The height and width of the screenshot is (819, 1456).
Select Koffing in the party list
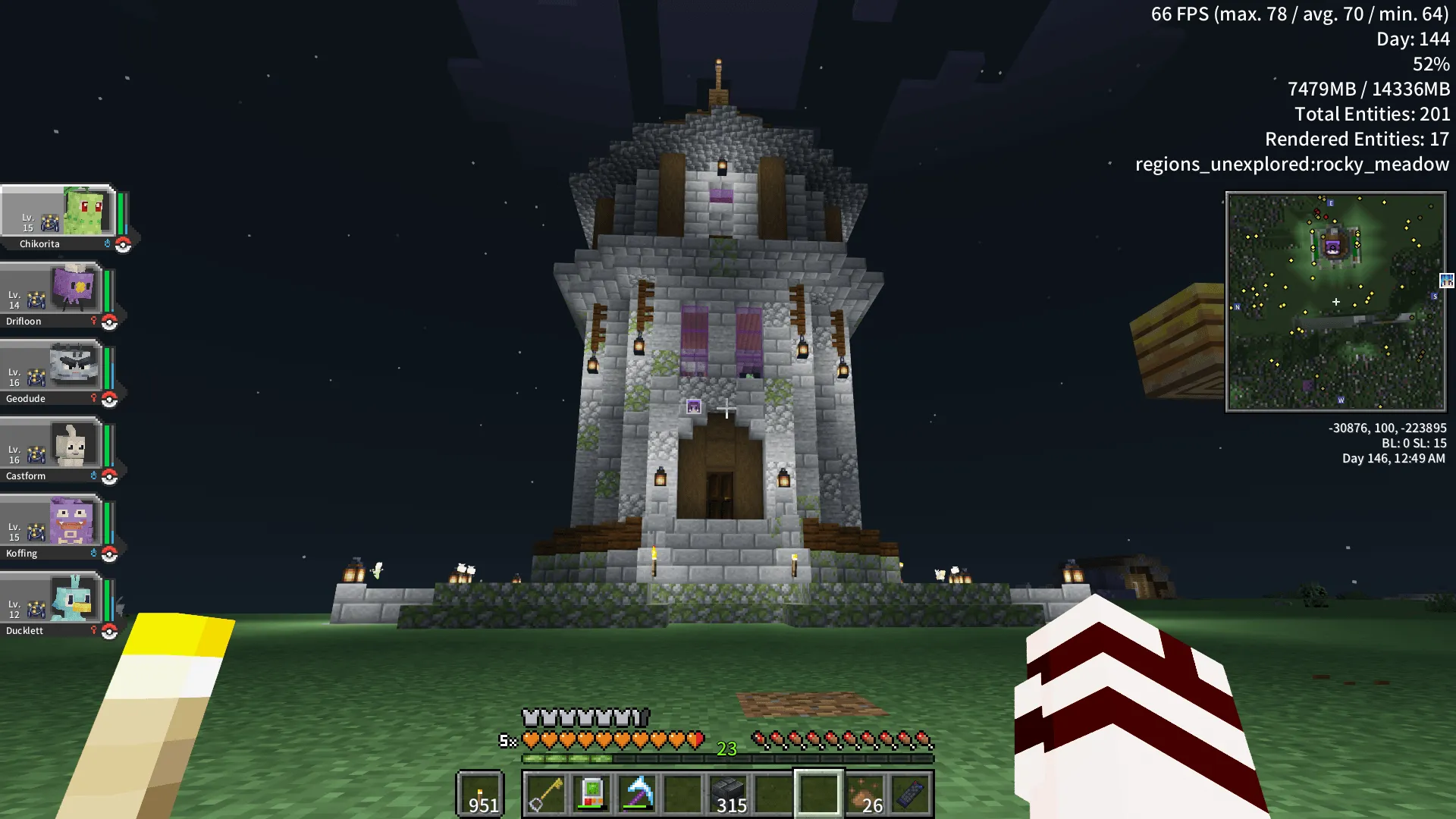[x=53, y=527]
